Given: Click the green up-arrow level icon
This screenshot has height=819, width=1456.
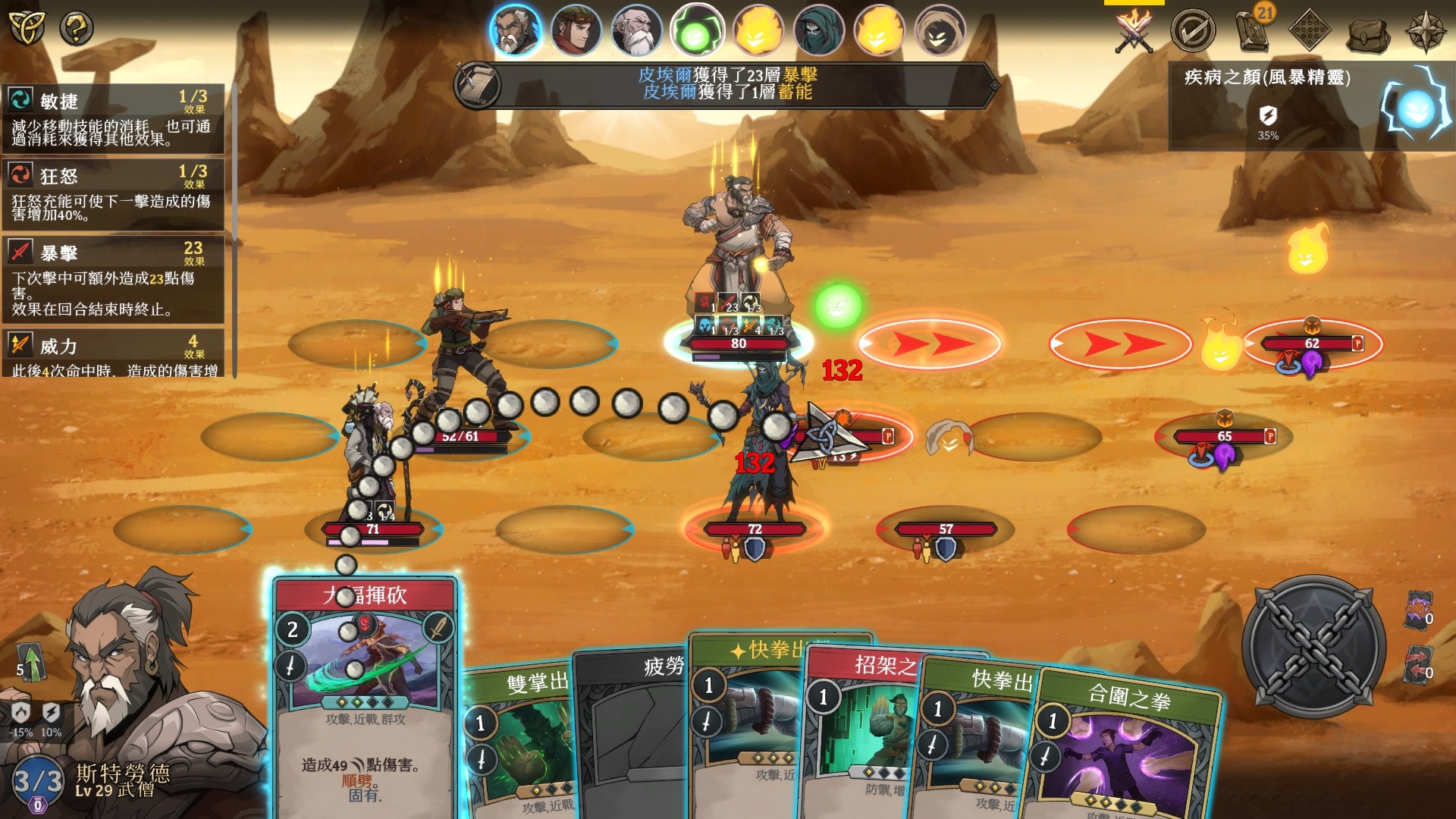Looking at the screenshot, I should click(x=30, y=661).
